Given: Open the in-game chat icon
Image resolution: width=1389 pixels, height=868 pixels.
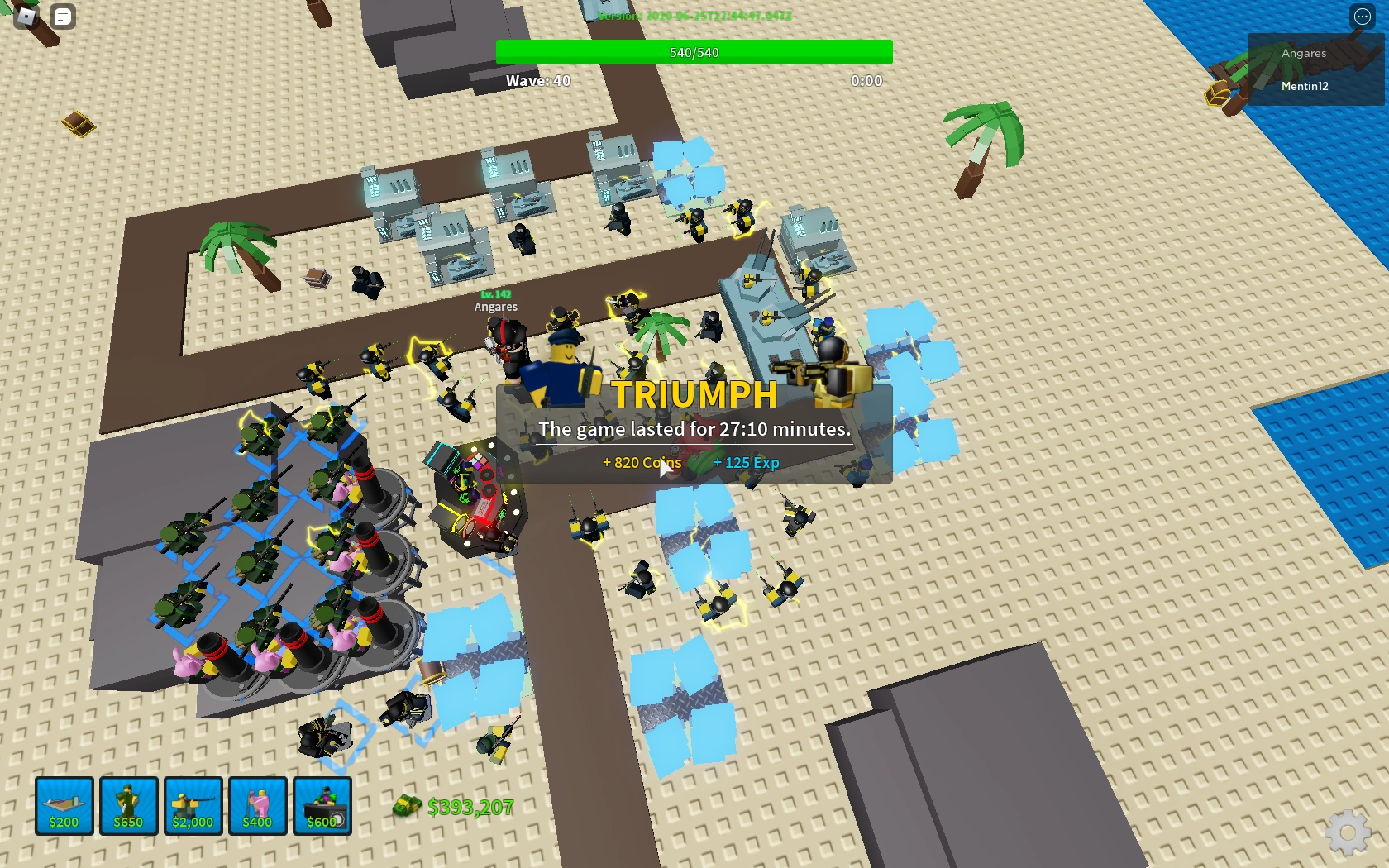Looking at the screenshot, I should click(62, 17).
